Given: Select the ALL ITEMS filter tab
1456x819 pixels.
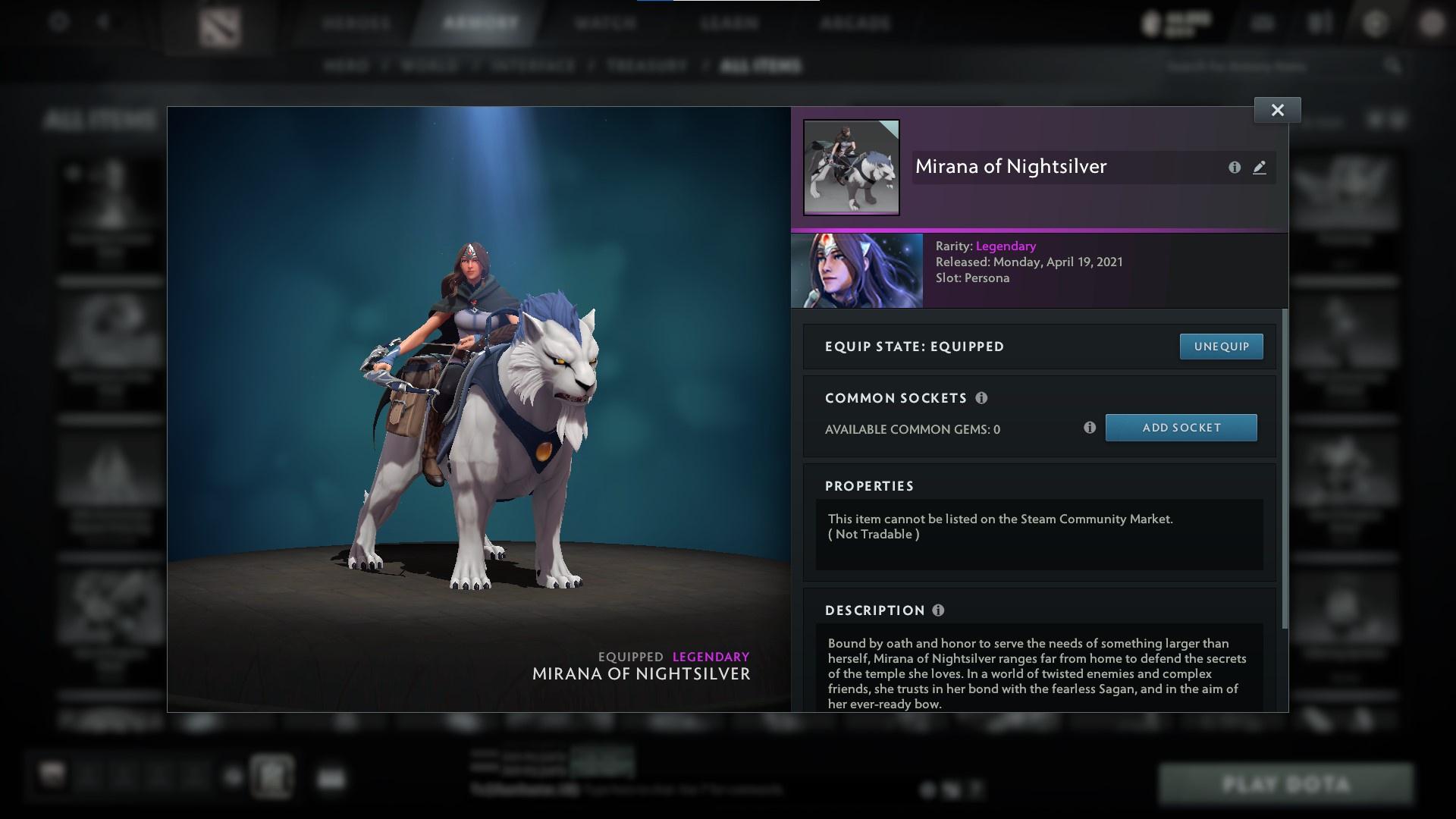Looking at the screenshot, I should [761, 65].
